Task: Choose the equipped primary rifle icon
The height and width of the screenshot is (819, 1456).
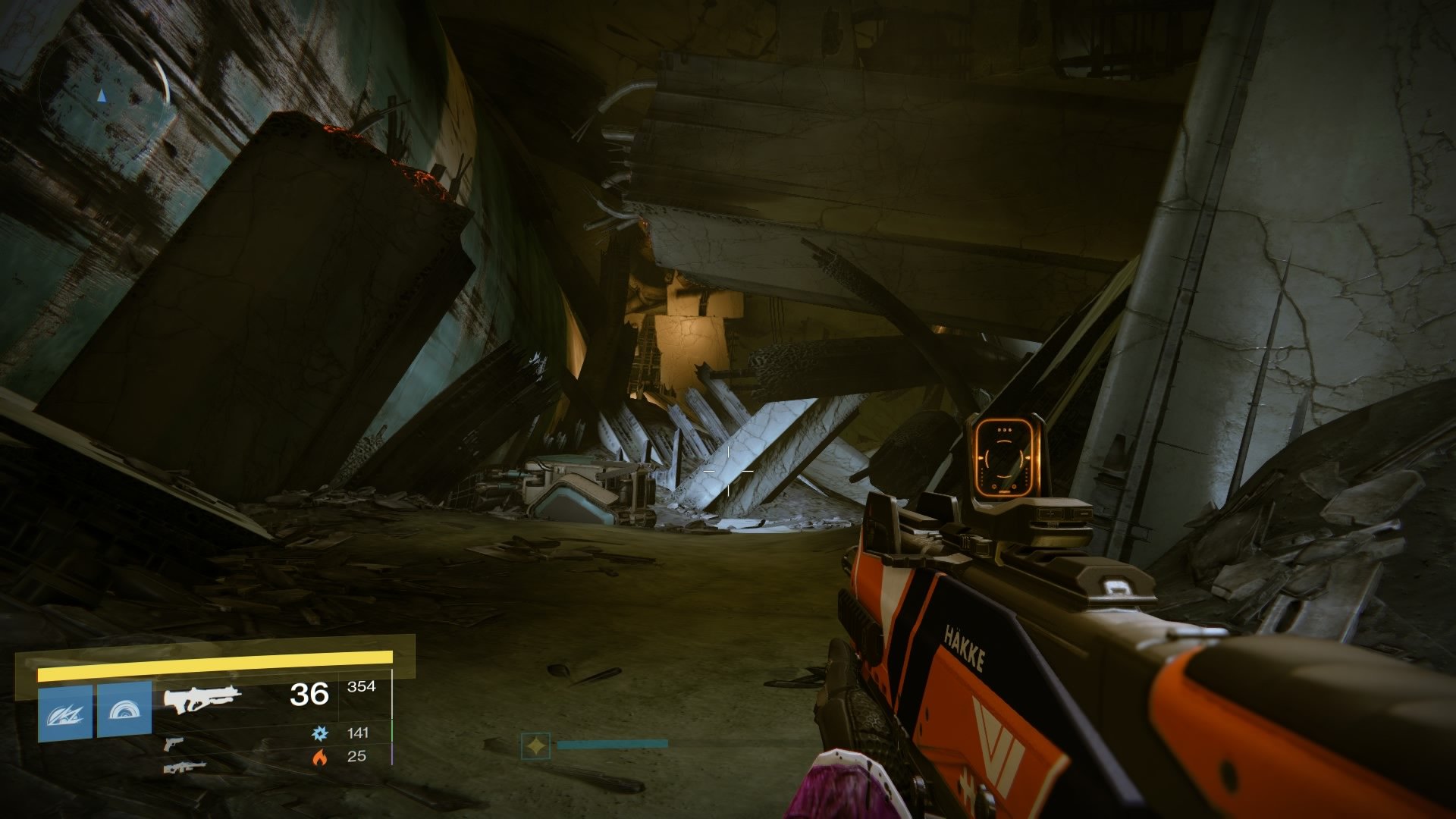Action: 202,698
